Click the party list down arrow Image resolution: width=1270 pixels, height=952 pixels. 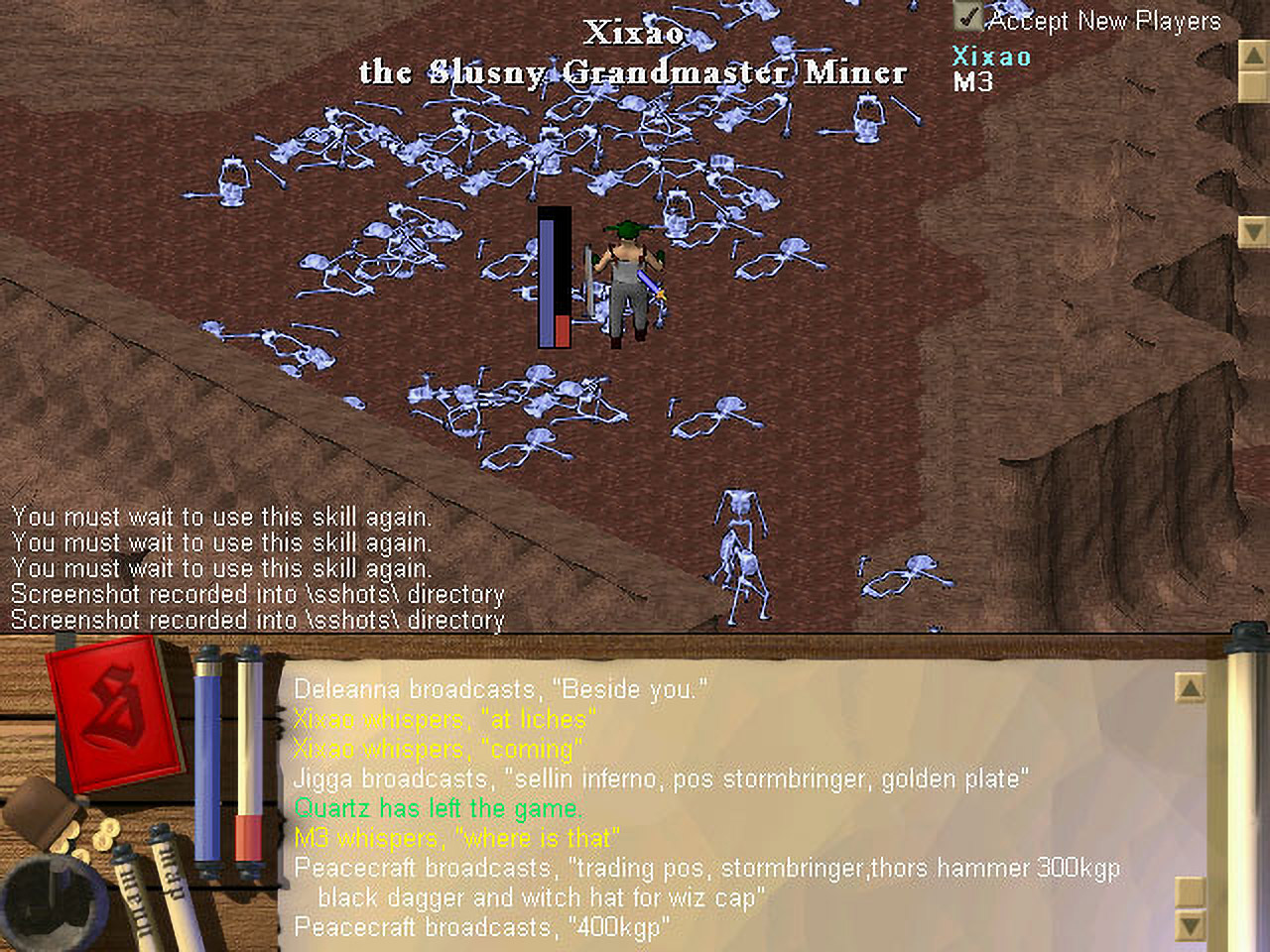pos(1253,231)
